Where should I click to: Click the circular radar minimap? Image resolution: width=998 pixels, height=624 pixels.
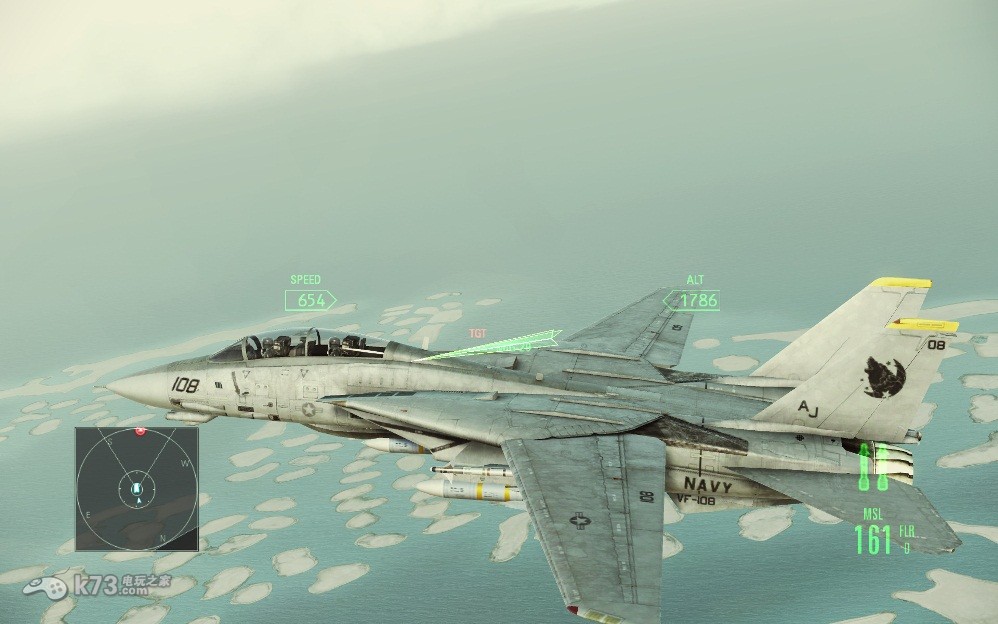[x=137, y=489]
